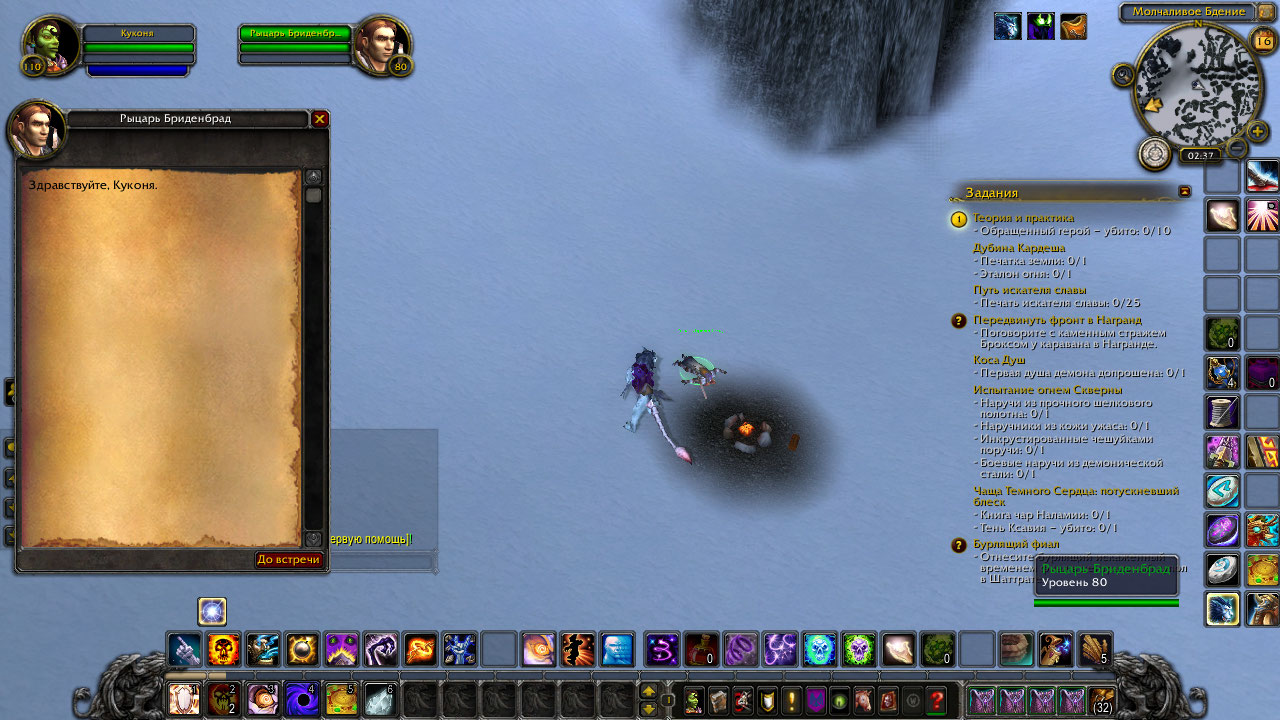The width and height of the screenshot is (1280, 720).
Task: Toggle the minimap tracking magnifier button
Action: pyautogui.click(x=1123, y=75)
